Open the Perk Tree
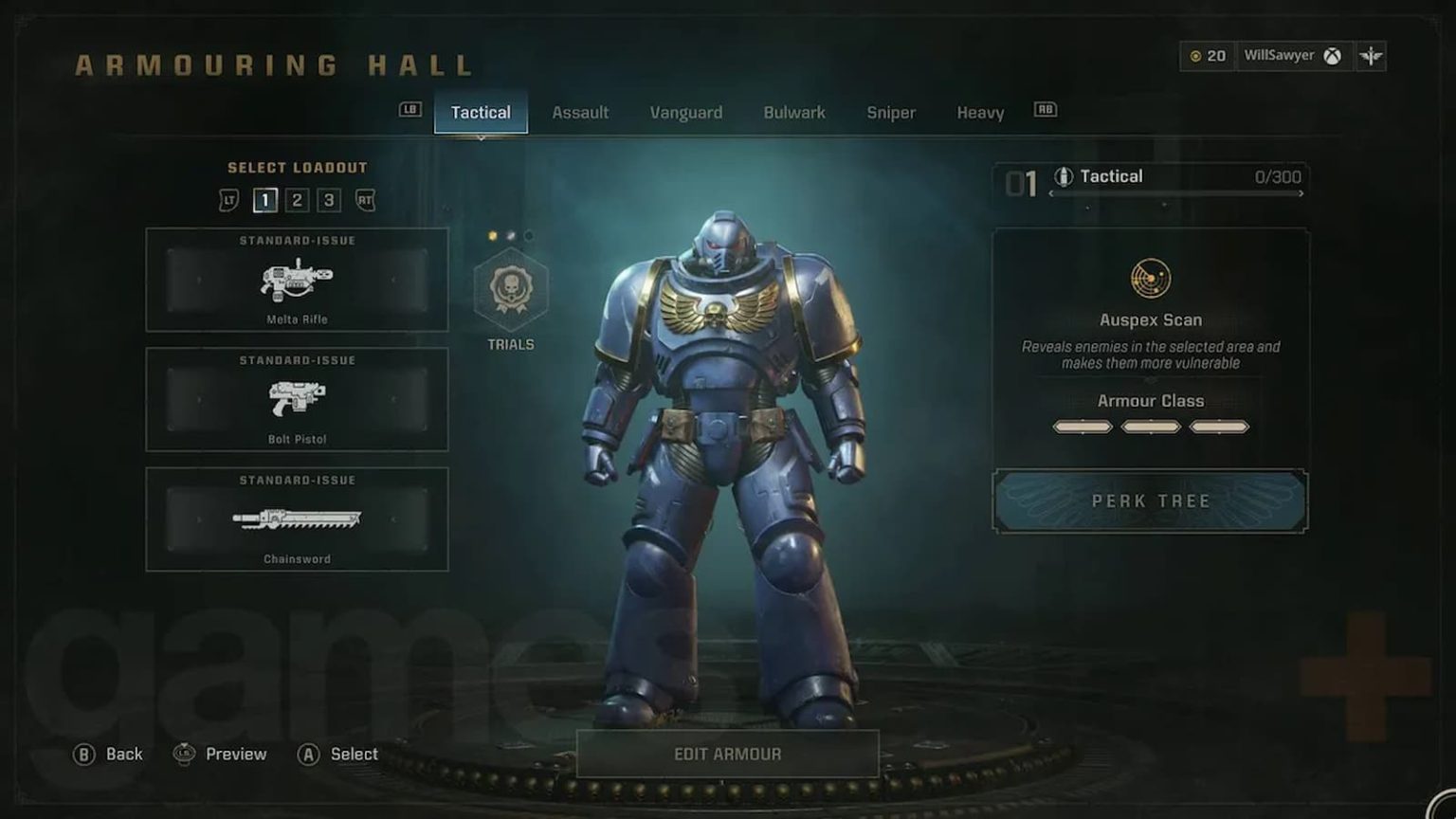 pyautogui.click(x=1150, y=500)
